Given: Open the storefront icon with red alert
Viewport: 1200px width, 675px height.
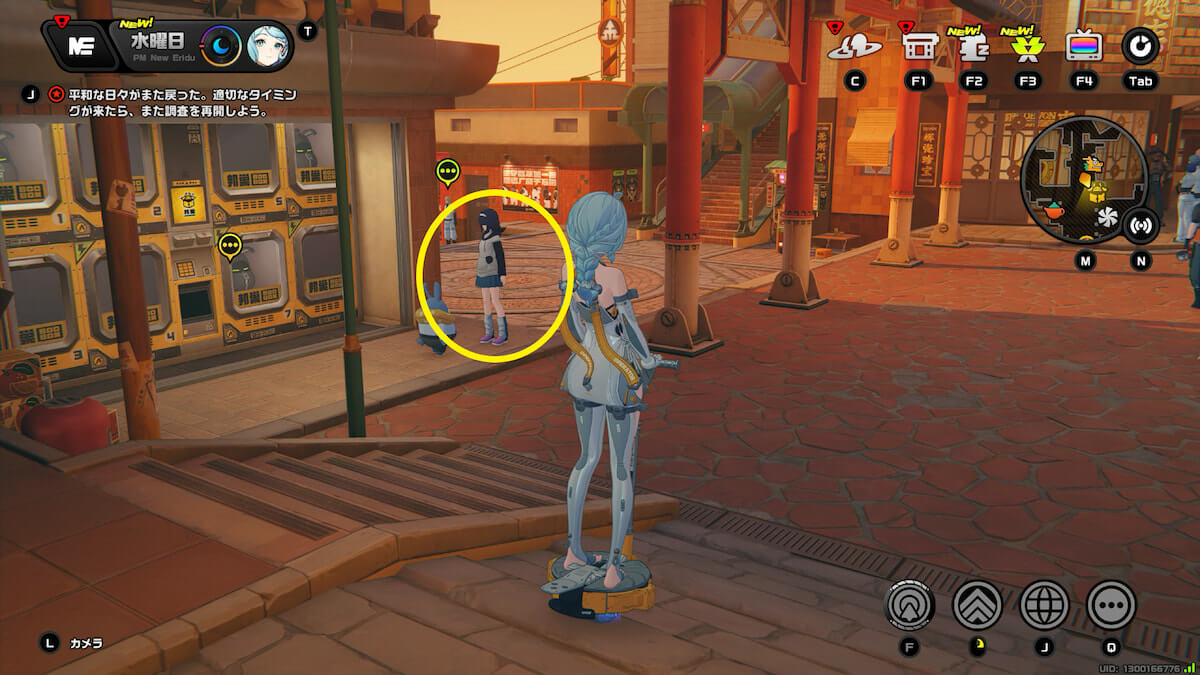Looking at the screenshot, I should [x=919, y=46].
